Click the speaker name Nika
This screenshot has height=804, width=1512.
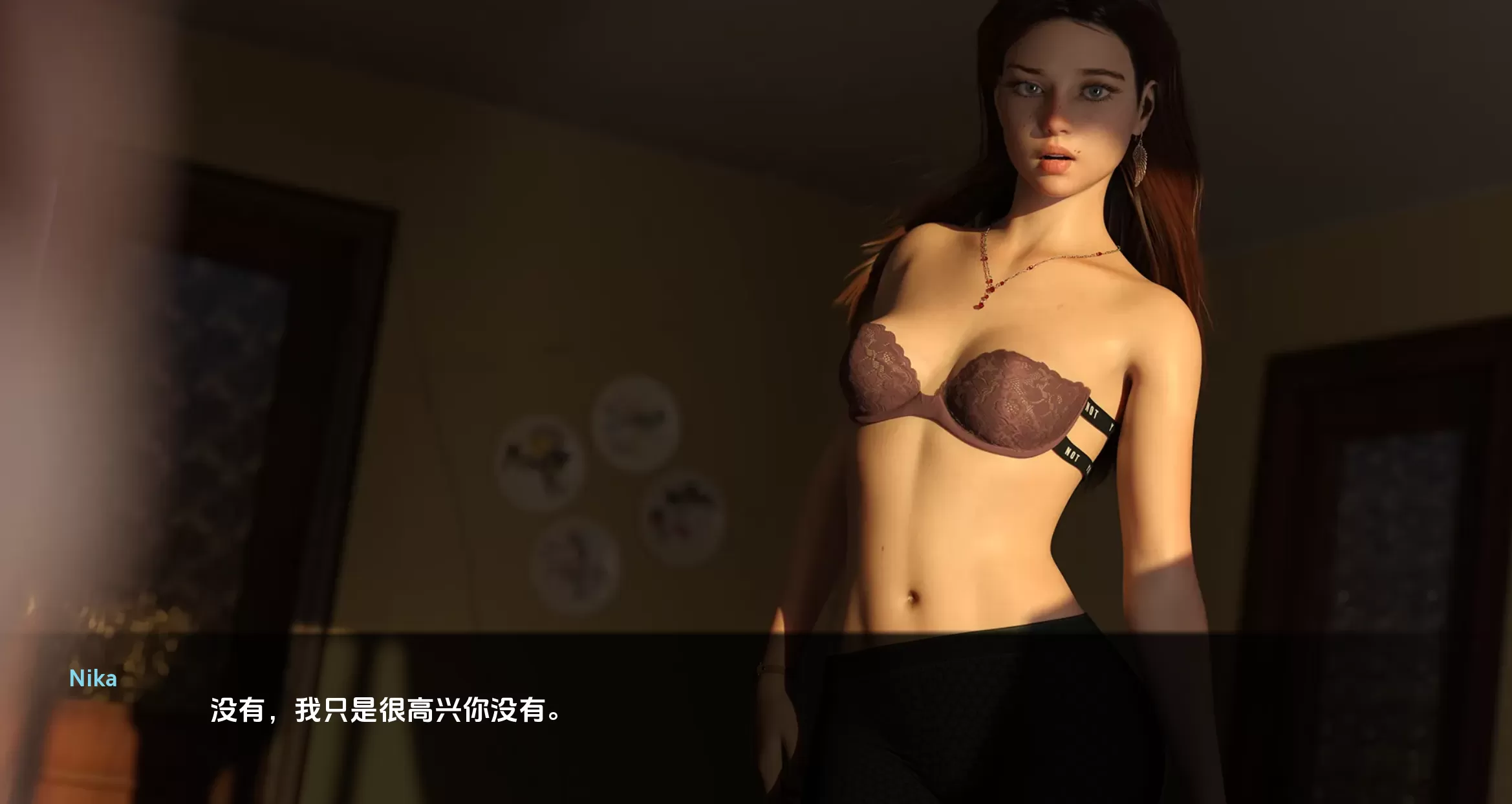92,679
